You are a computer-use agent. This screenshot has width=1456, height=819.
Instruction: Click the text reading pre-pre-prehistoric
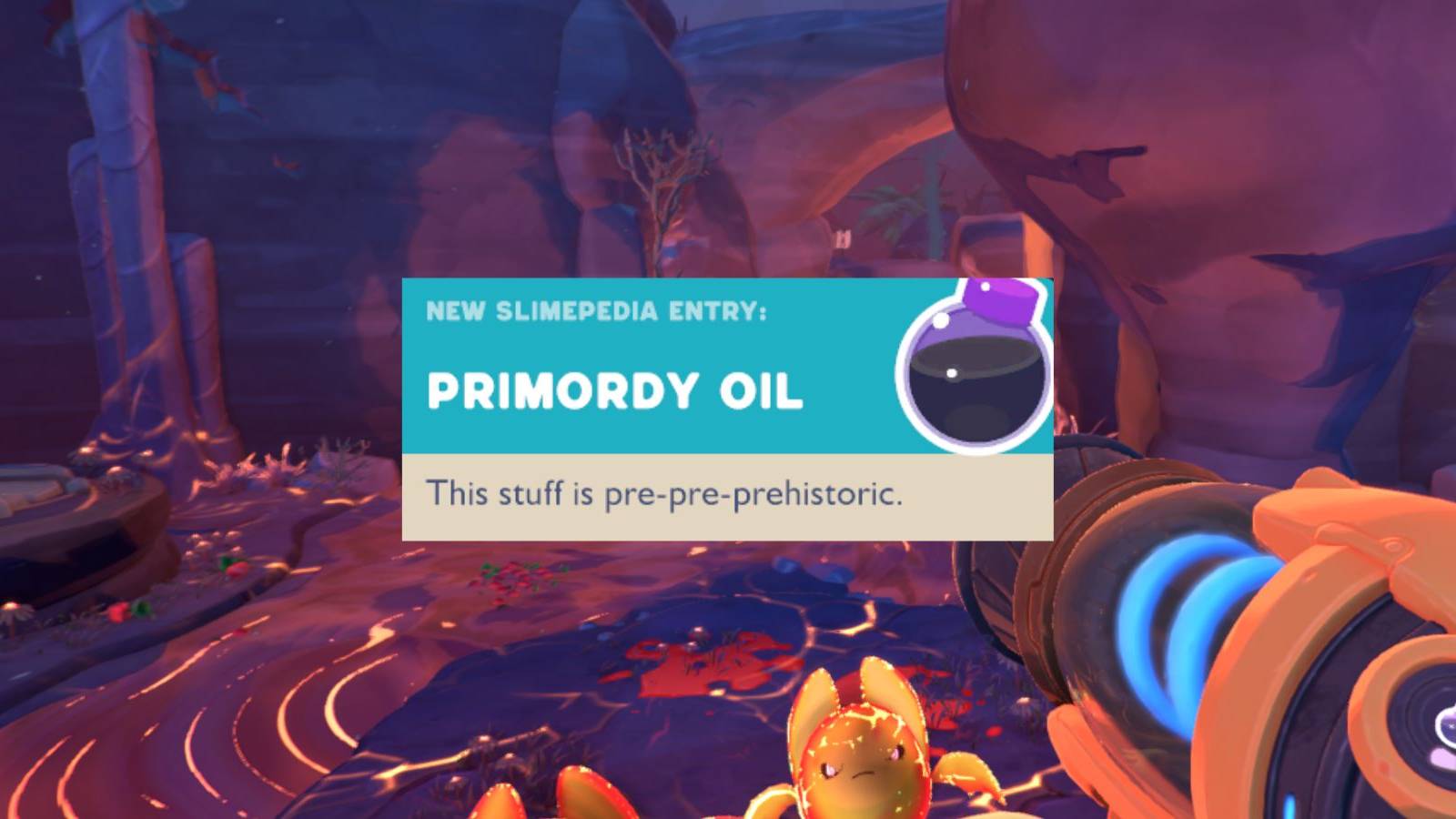click(x=750, y=496)
